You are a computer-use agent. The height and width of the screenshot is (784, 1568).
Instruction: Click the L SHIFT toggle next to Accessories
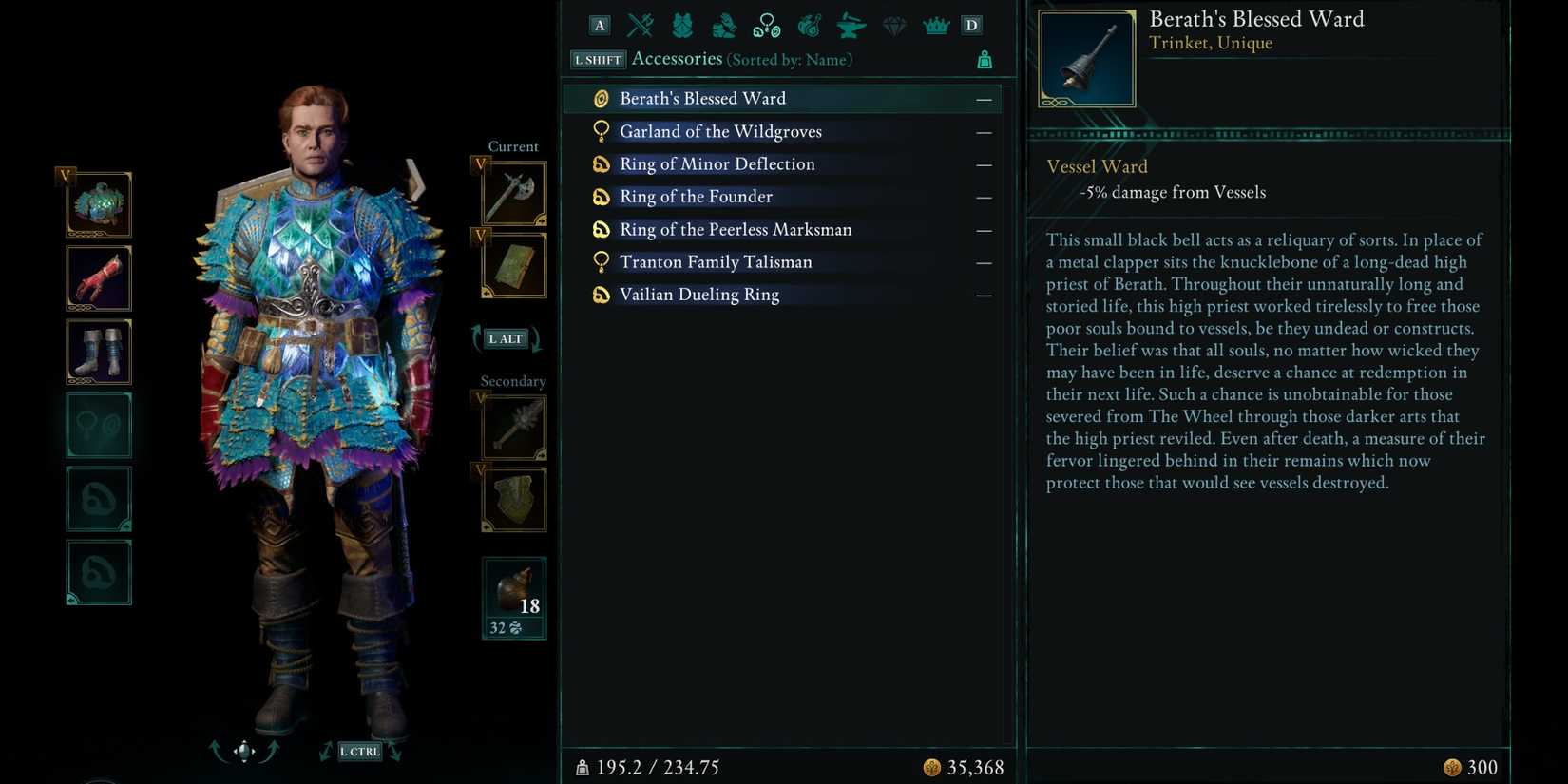click(597, 59)
